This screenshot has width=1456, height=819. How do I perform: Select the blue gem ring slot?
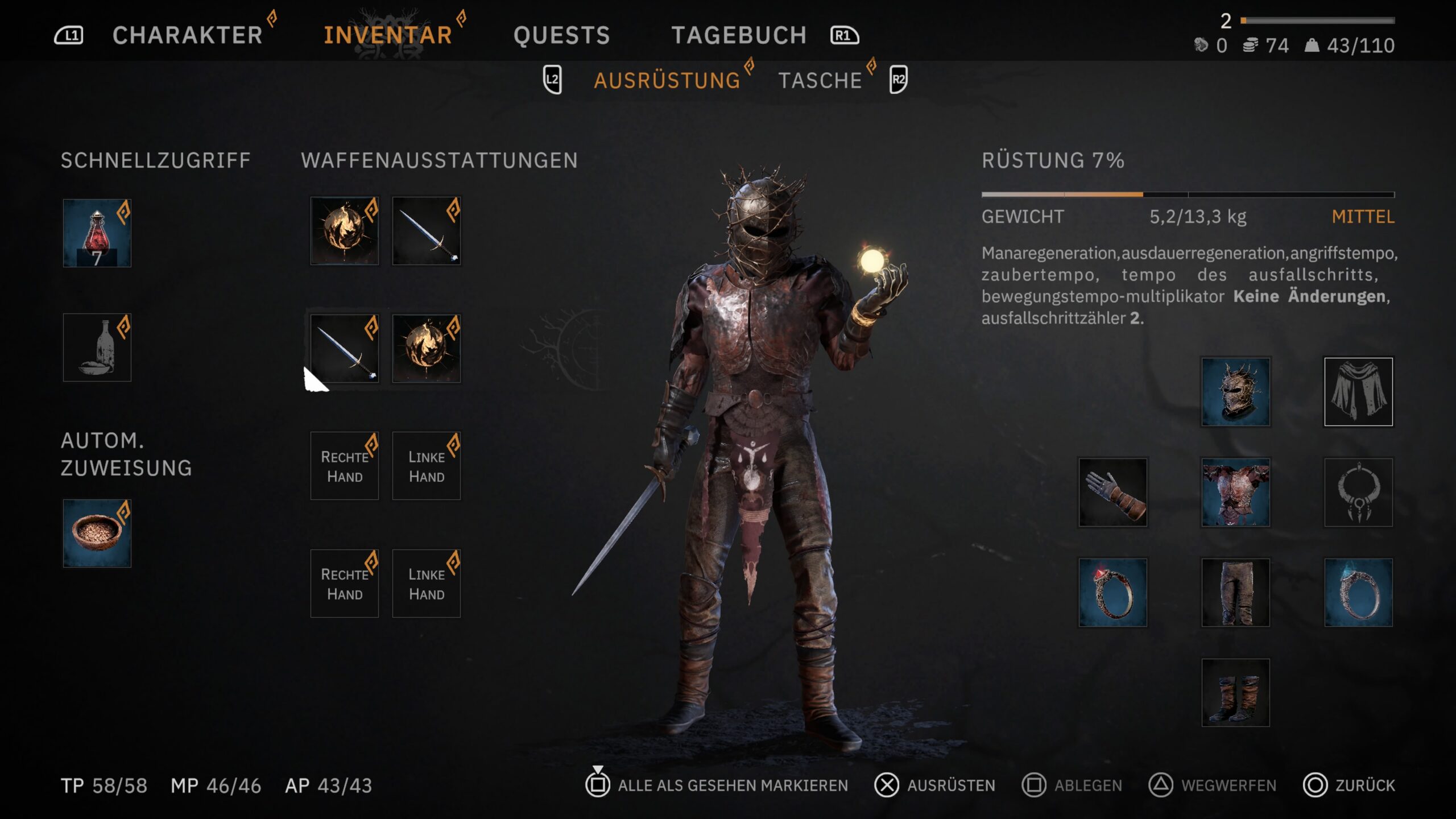[x=1358, y=593]
